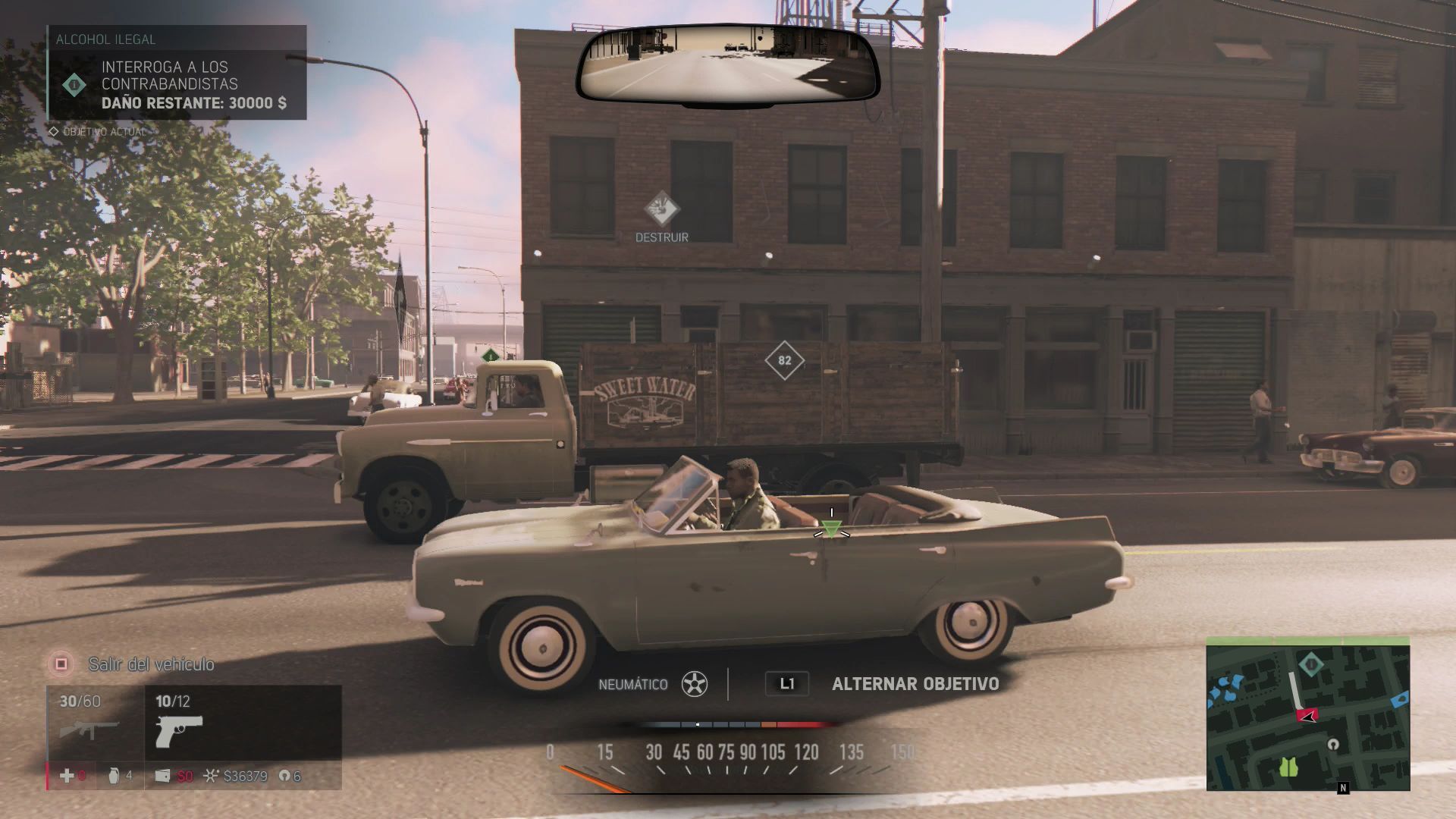The image size is (1456, 819).
Task: Click the rearview mirror display
Action: click(727, 64)
